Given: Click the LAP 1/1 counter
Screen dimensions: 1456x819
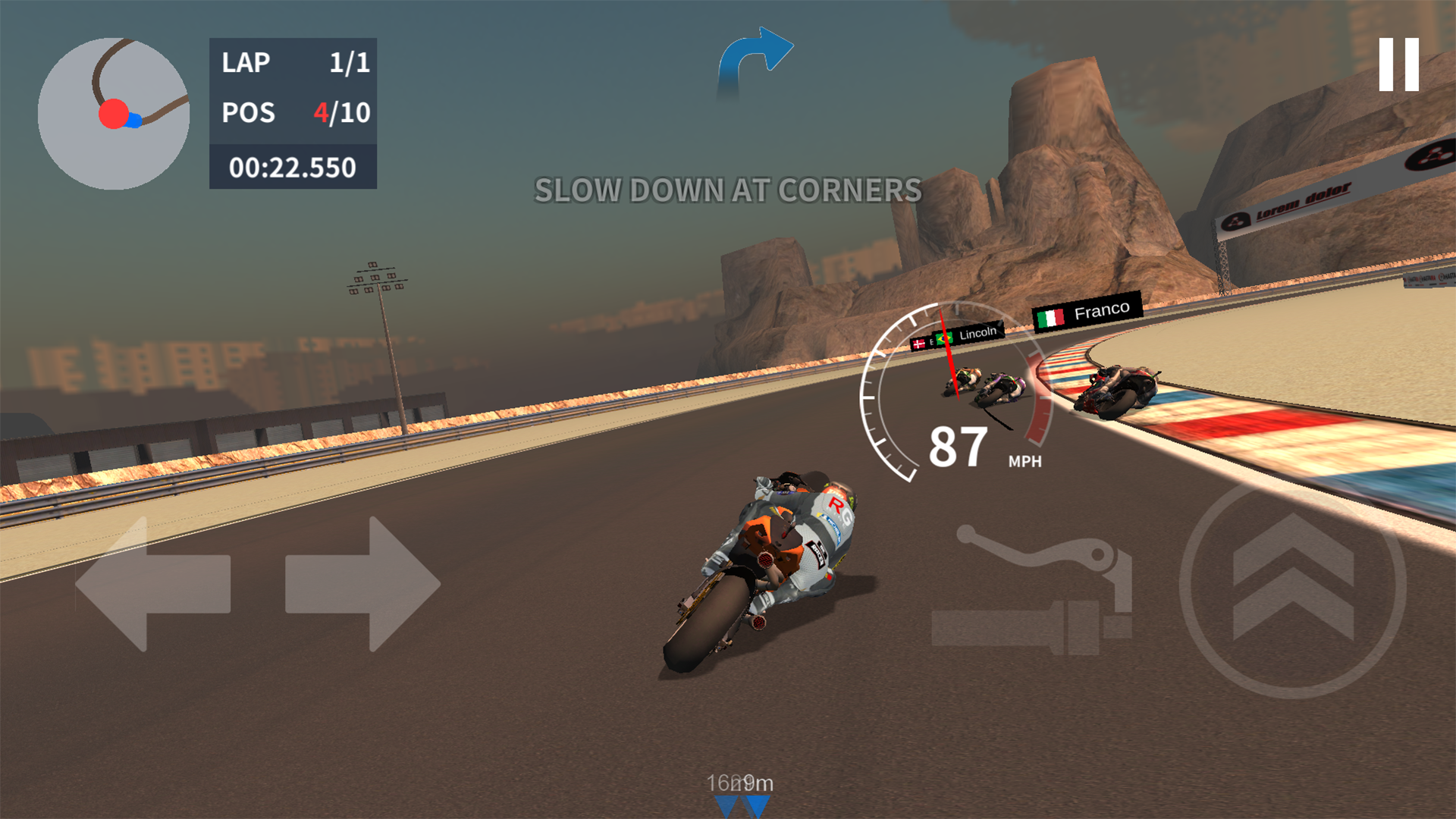Looking at the screenshot, I should (x=294, y=62).
